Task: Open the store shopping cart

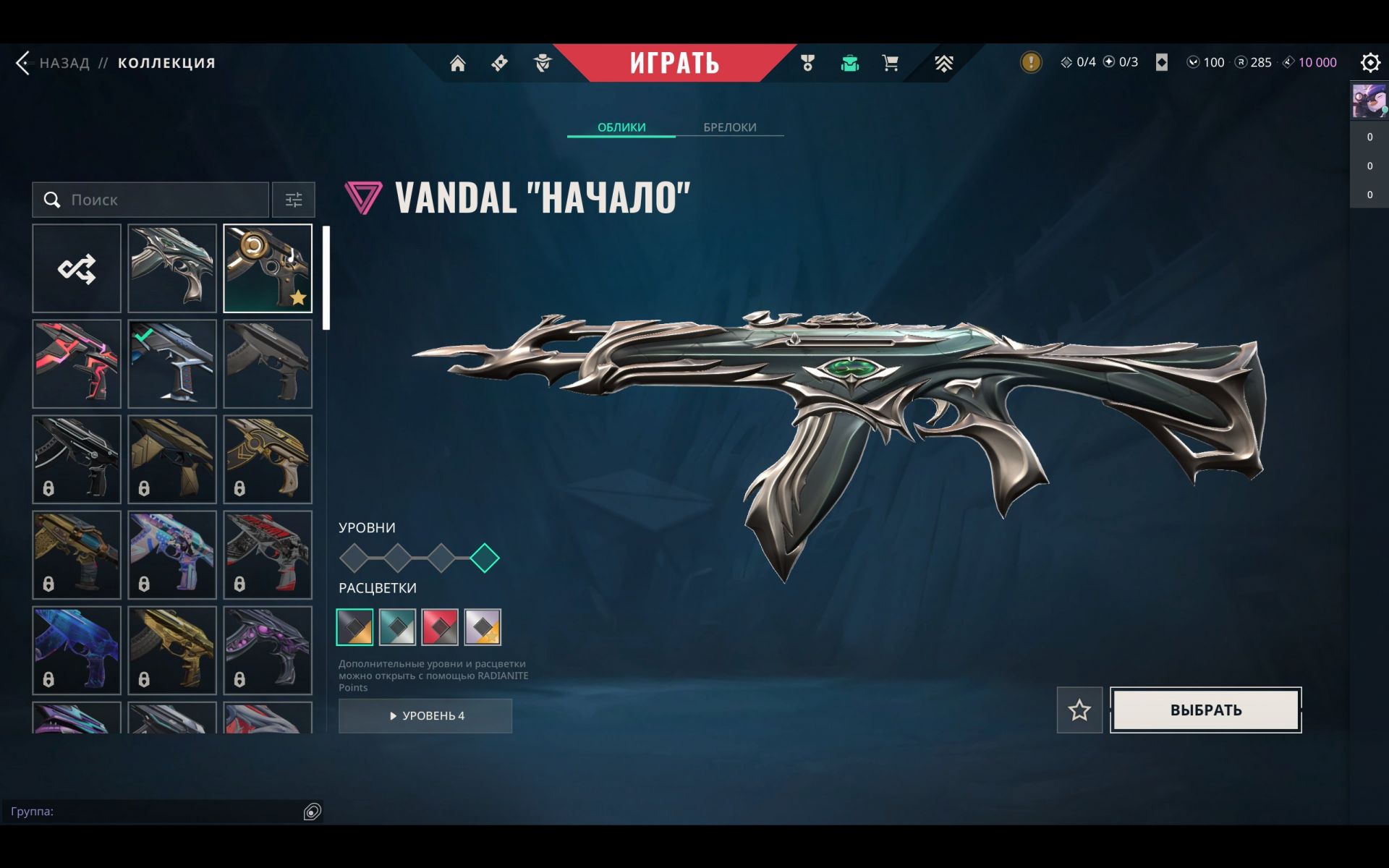Action: coord(891,64)
